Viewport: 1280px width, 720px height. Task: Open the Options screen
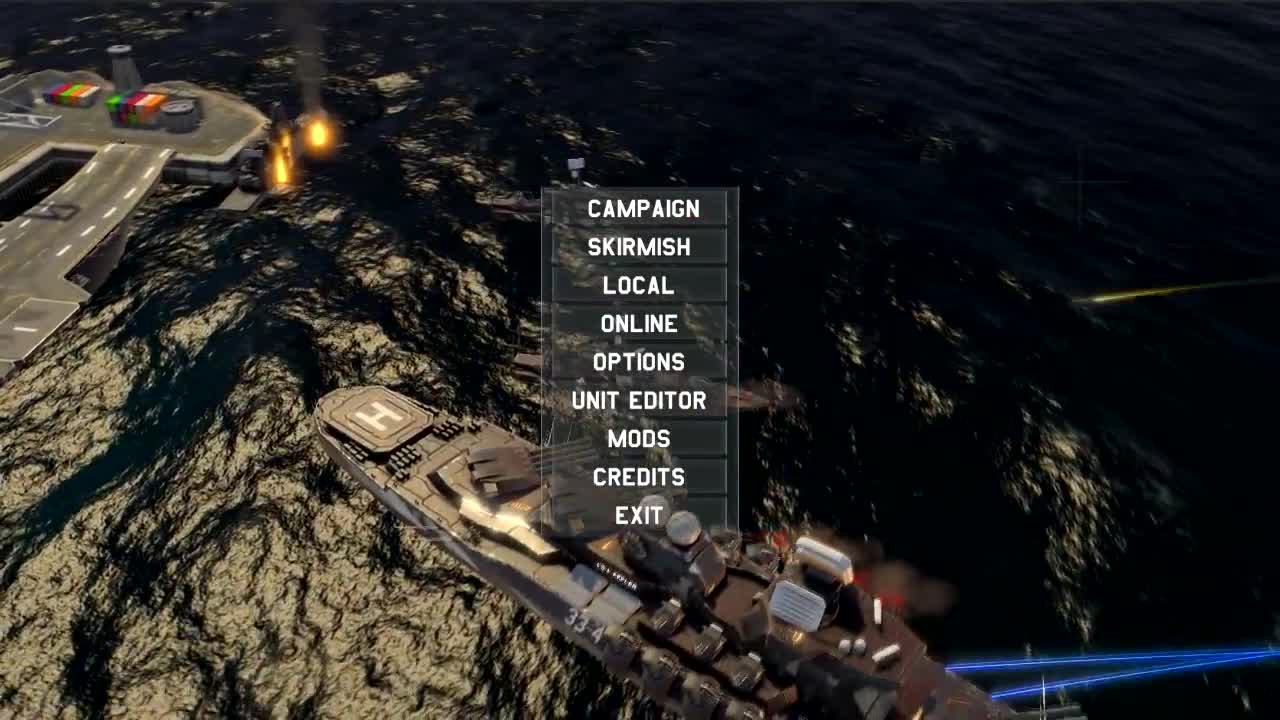pyautogui.click(x=640, y=362)
